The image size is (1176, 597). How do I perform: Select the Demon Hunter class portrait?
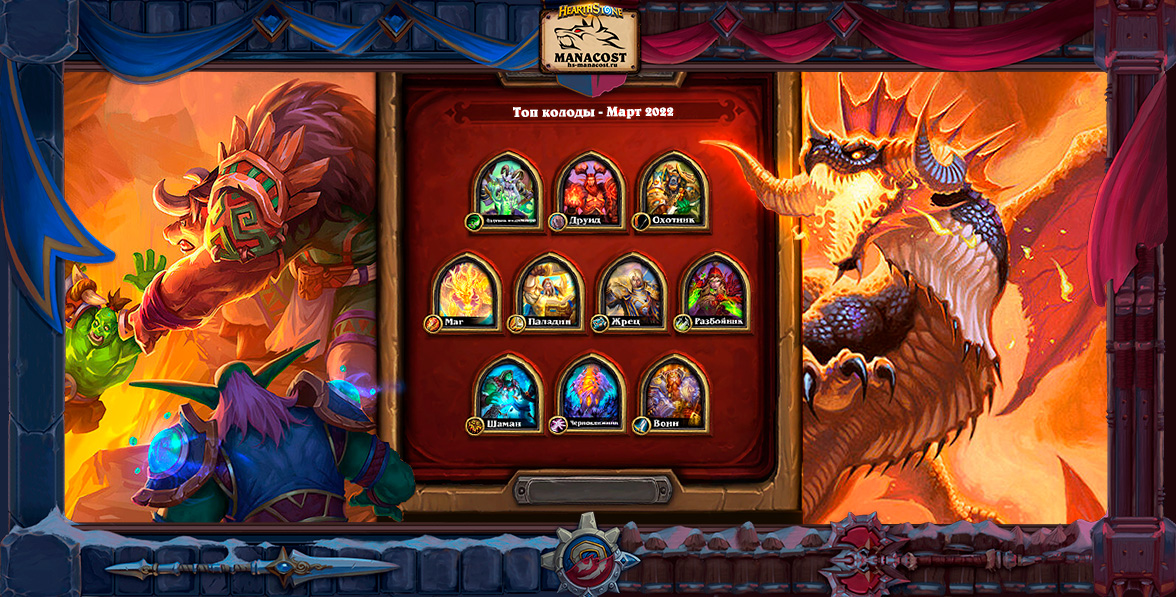(x=507, y=190)
